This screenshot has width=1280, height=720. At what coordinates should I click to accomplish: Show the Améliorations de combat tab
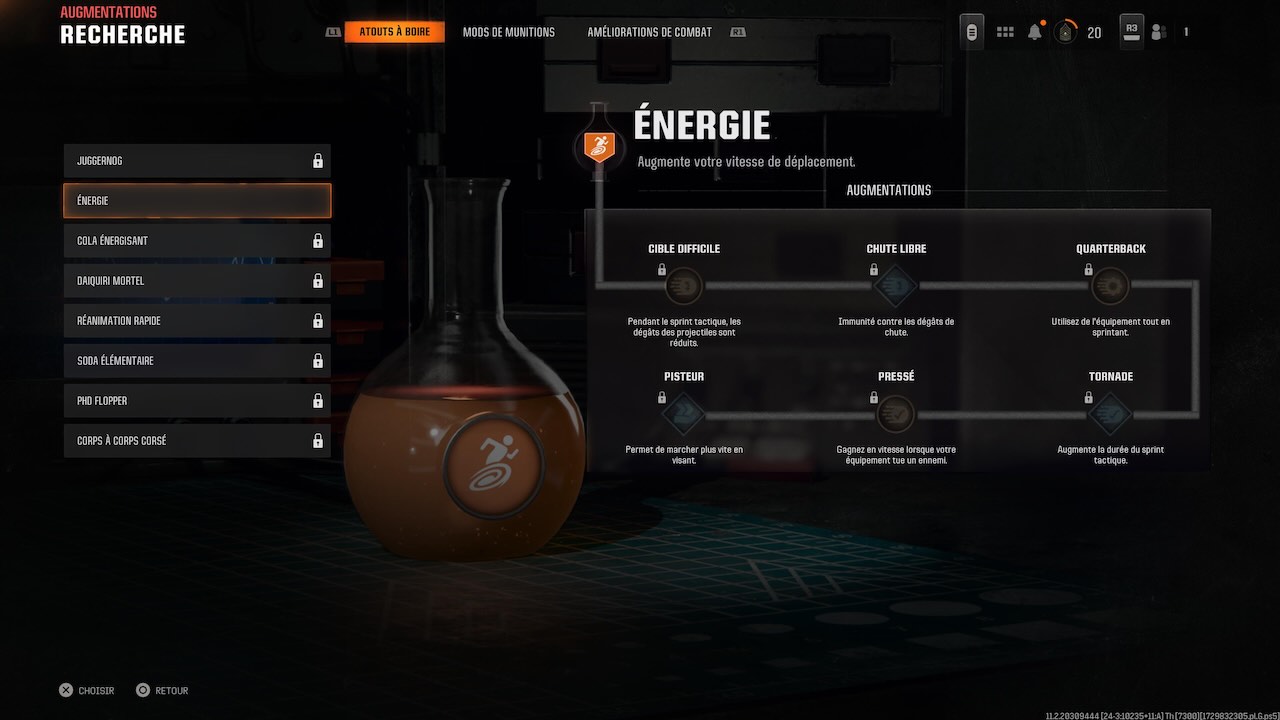click(649, 32)
